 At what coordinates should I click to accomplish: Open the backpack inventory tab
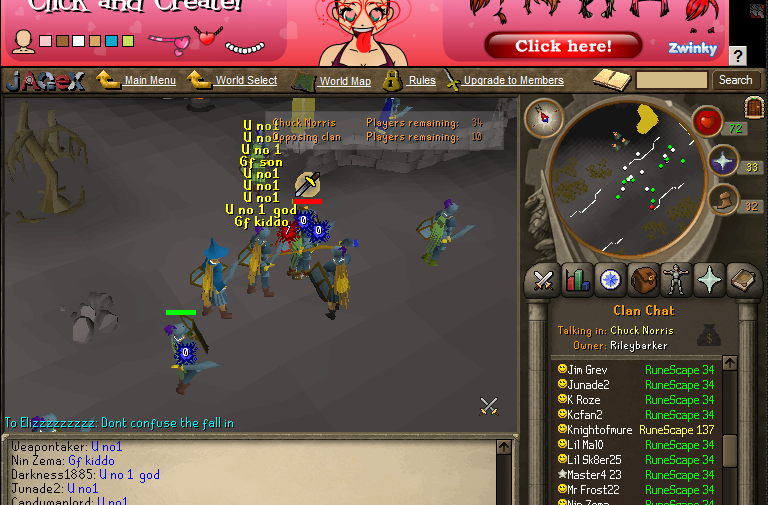coord(643,281)
